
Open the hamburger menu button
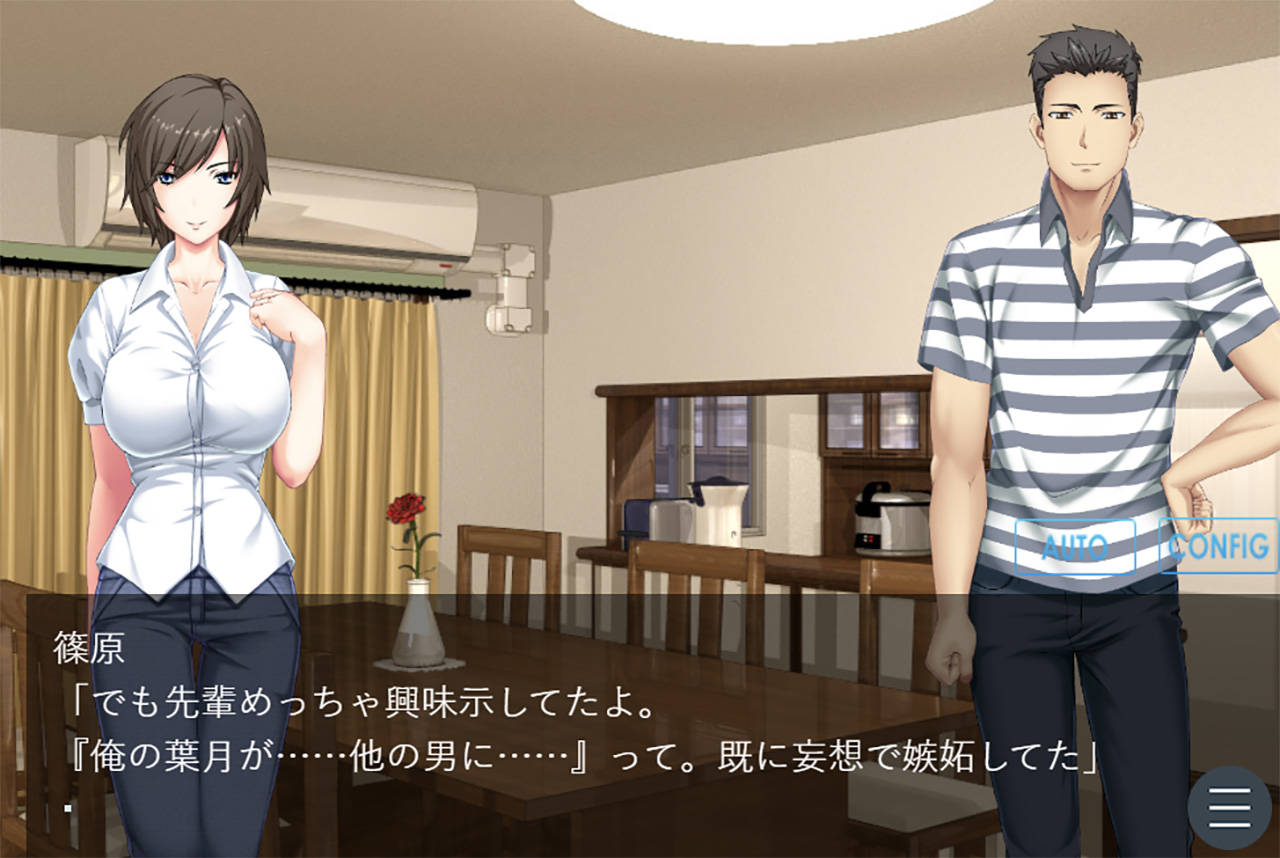[x=1229, y=808]
